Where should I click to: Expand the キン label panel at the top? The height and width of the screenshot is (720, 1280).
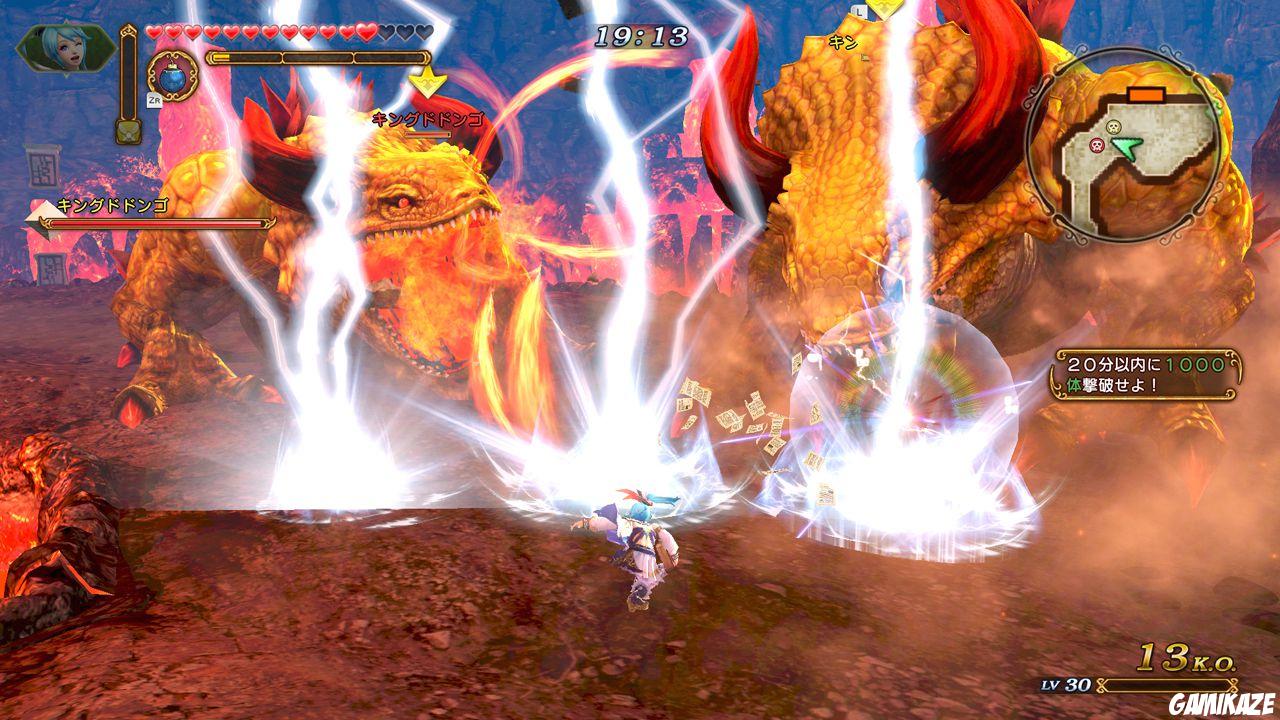(843, 42)
